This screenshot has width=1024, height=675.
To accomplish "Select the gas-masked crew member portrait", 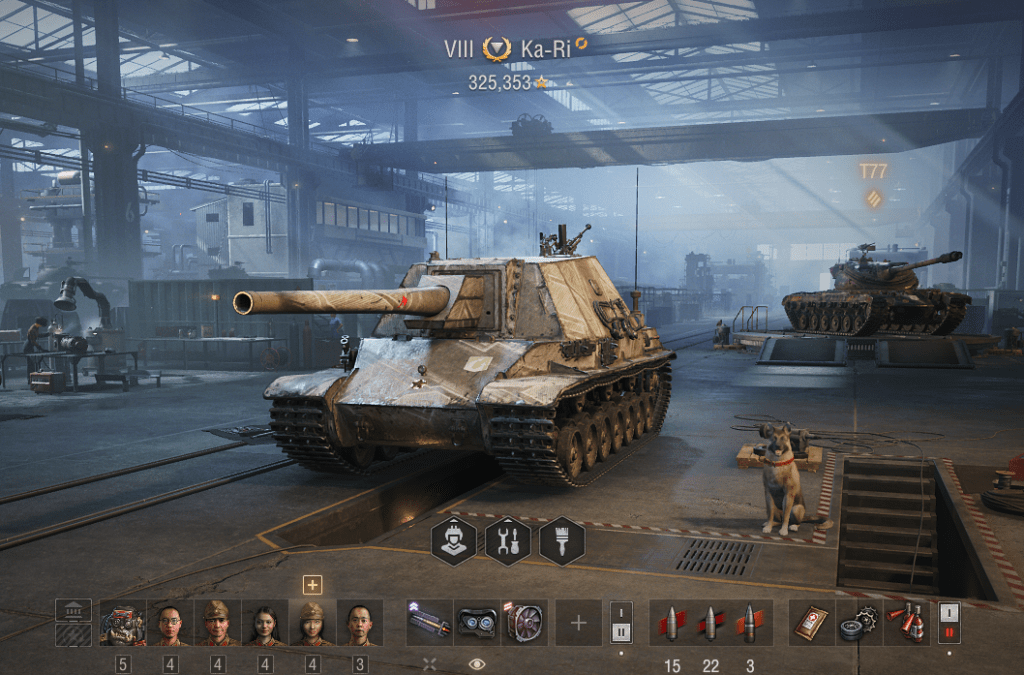I will [x=123, y=623].
